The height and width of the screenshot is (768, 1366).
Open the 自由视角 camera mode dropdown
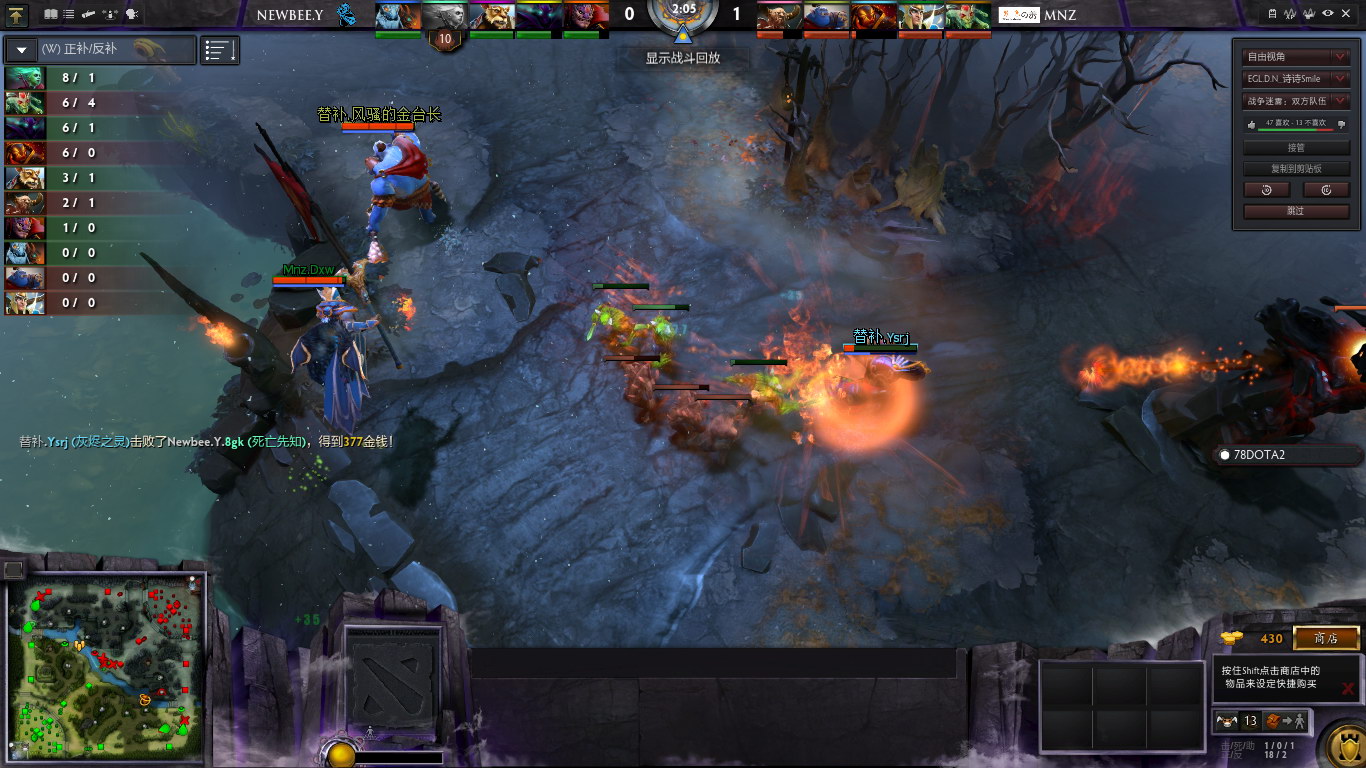pyautogui.click(x=1296, y=57)
